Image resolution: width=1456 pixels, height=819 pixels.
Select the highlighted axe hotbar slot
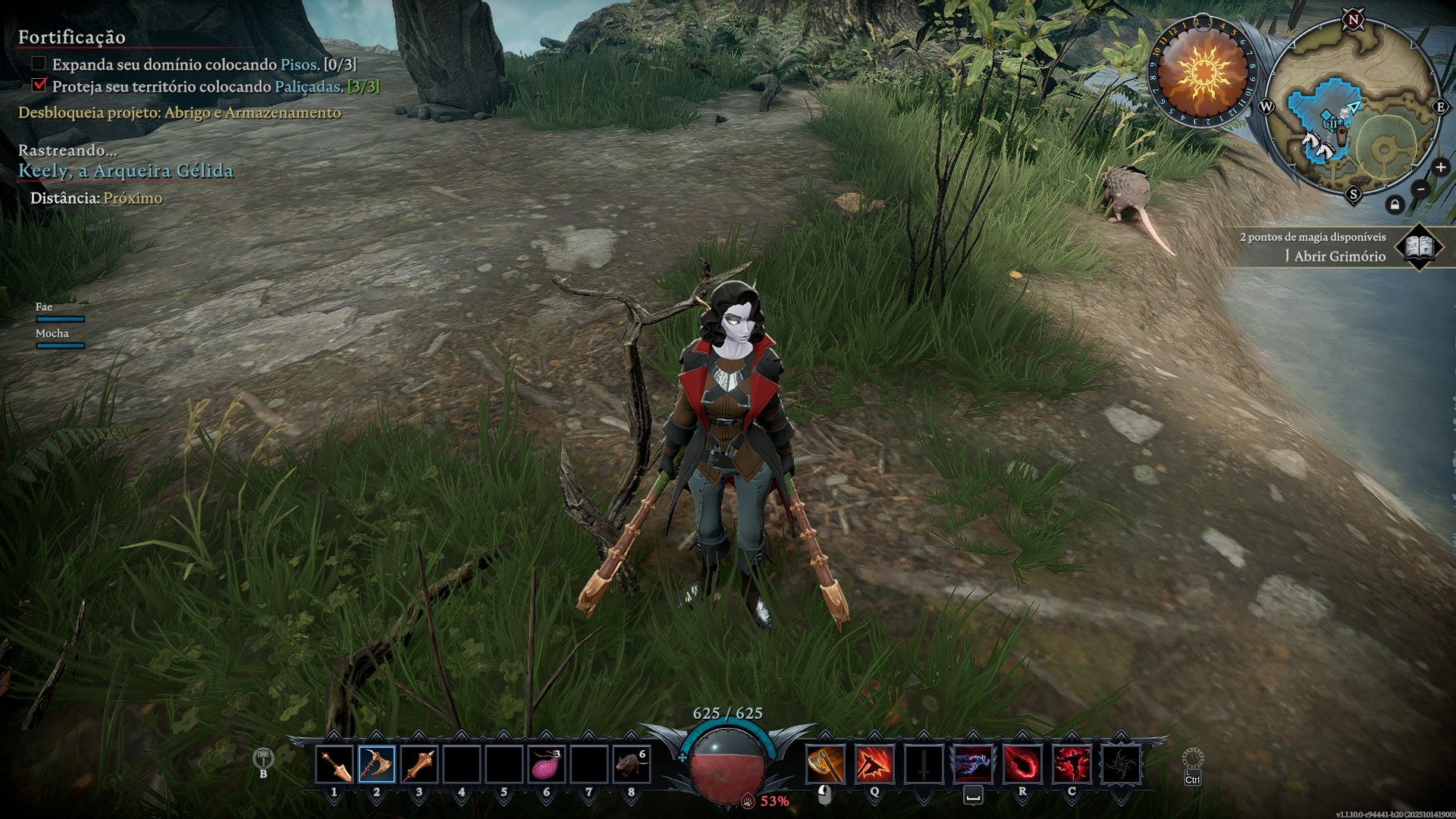(377, 764)
